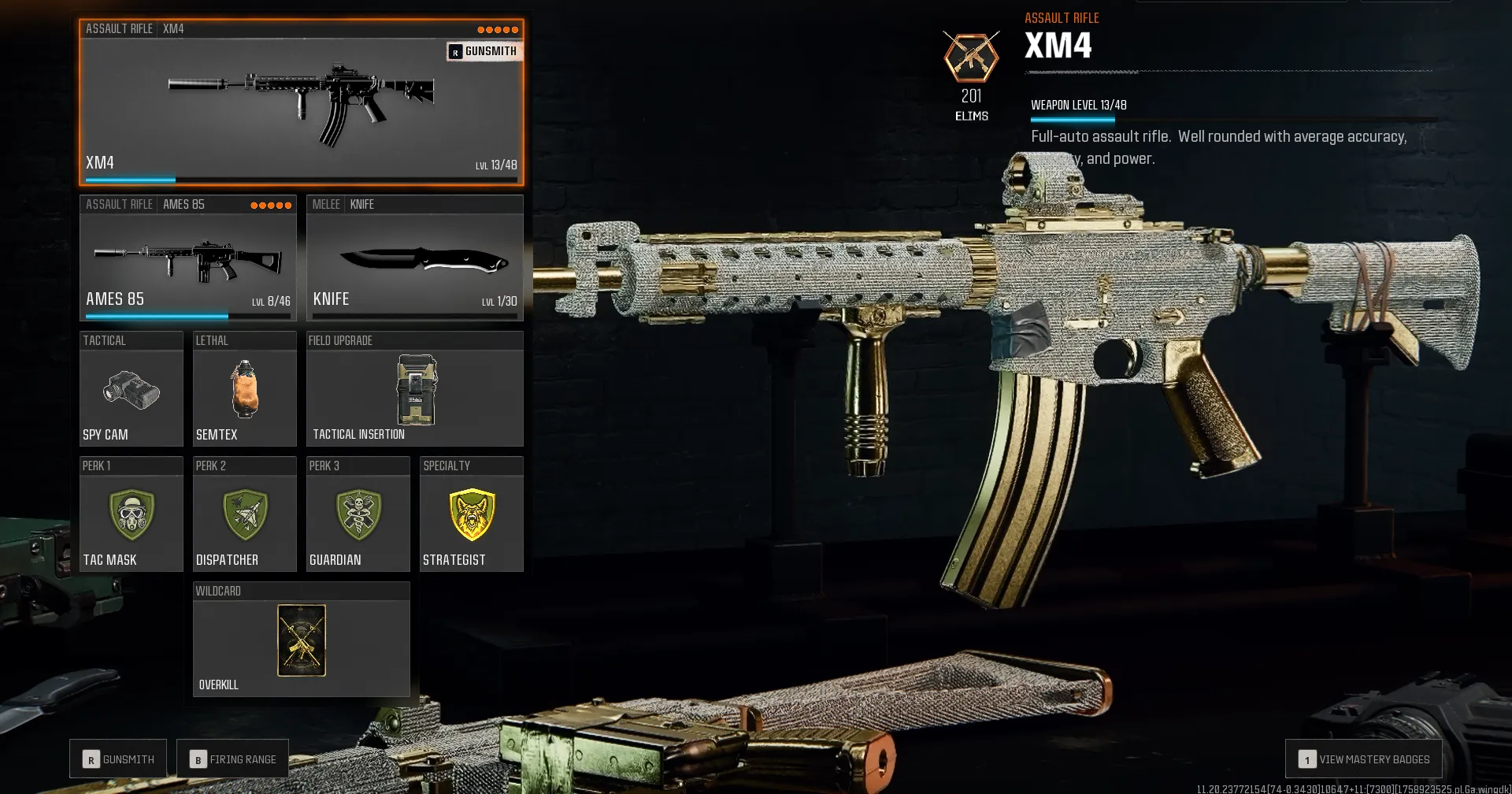Click the XM4 elims mastery emblem
This screenshot has height=794, width=1512.
click(x=970, y=57)
